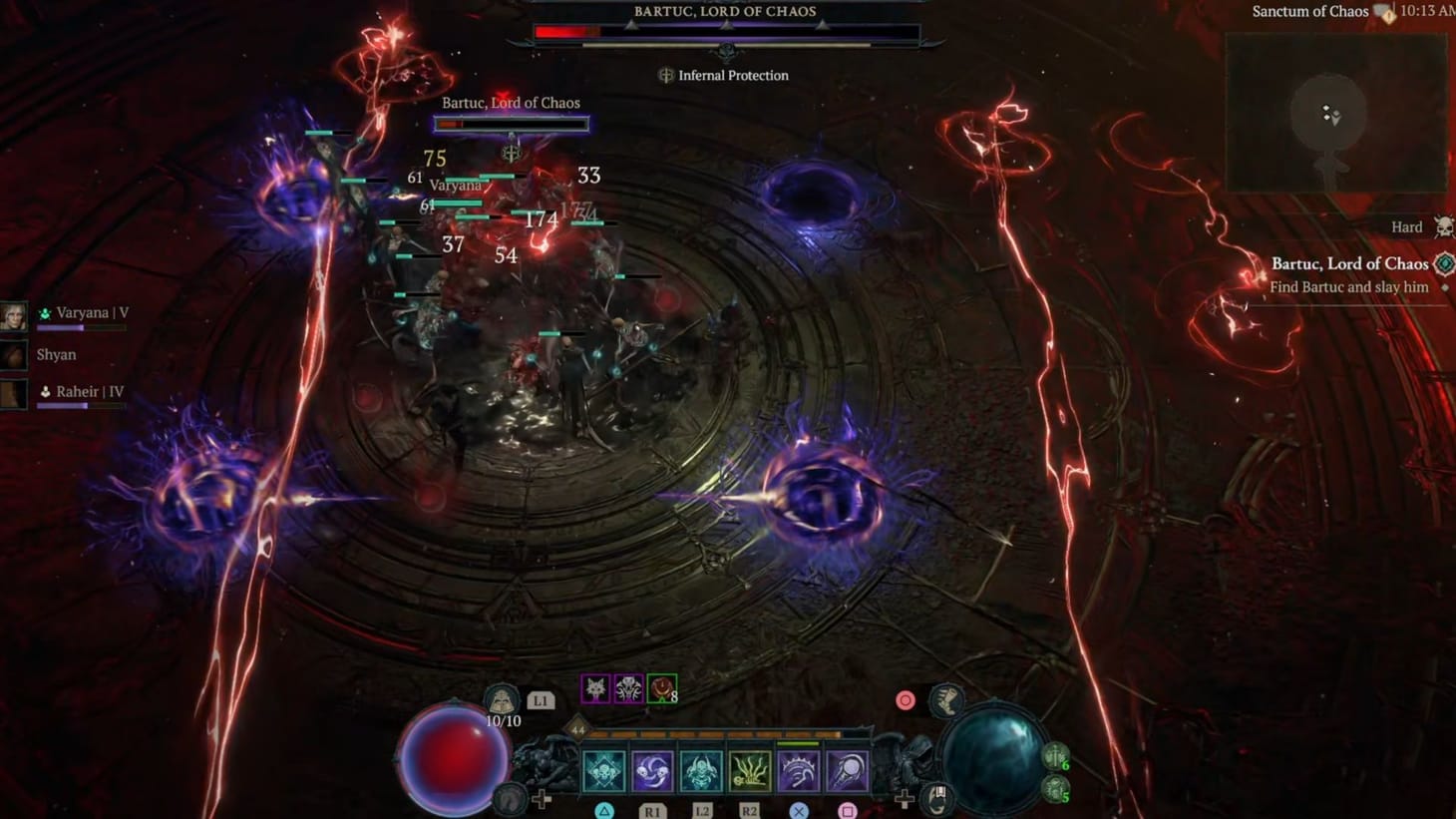The height and width of the screenshot is (819, 1456).
Task: Toggle the L1 evade ability icon
Action: [x=540, y=699]
